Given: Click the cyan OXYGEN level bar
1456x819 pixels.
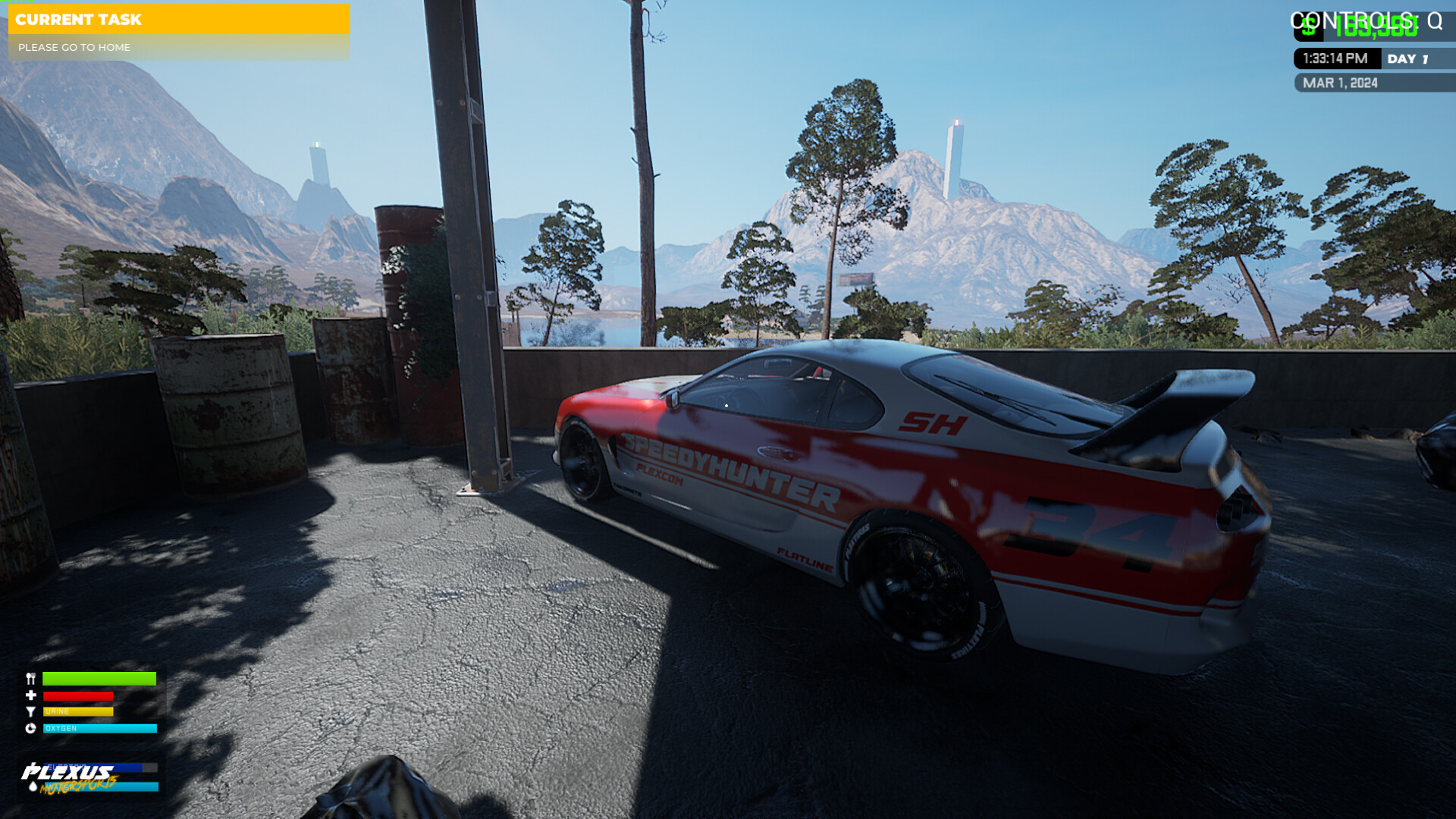Looking at the screenshot, I should pos(99,729).
